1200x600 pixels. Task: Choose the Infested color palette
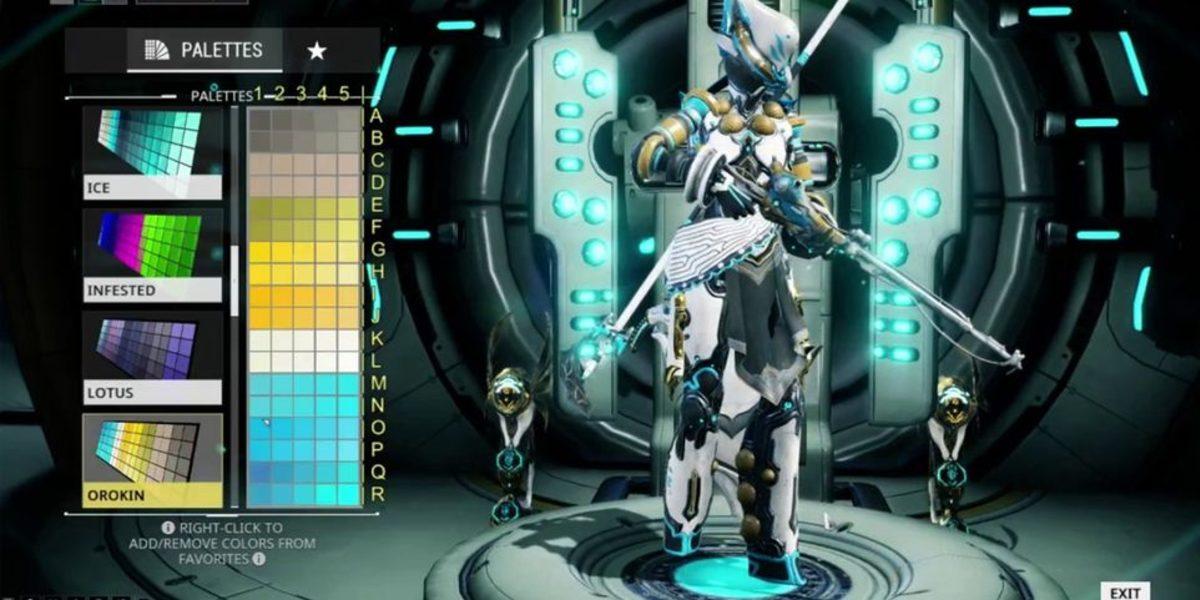152,253
